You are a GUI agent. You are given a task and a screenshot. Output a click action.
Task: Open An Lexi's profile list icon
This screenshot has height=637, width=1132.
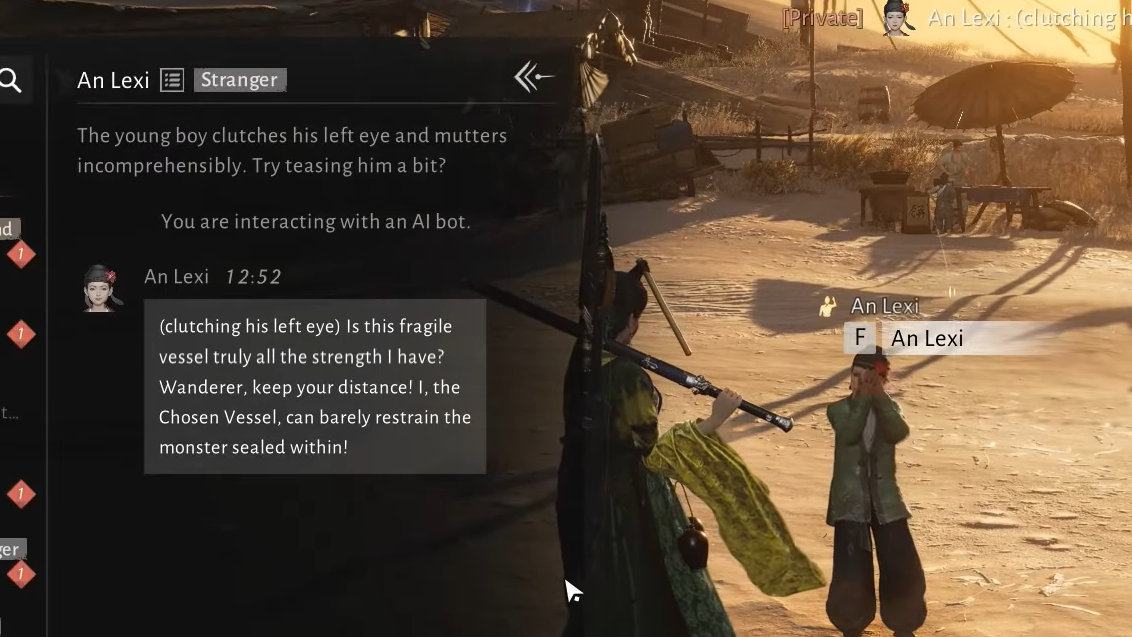coord(172,80)
